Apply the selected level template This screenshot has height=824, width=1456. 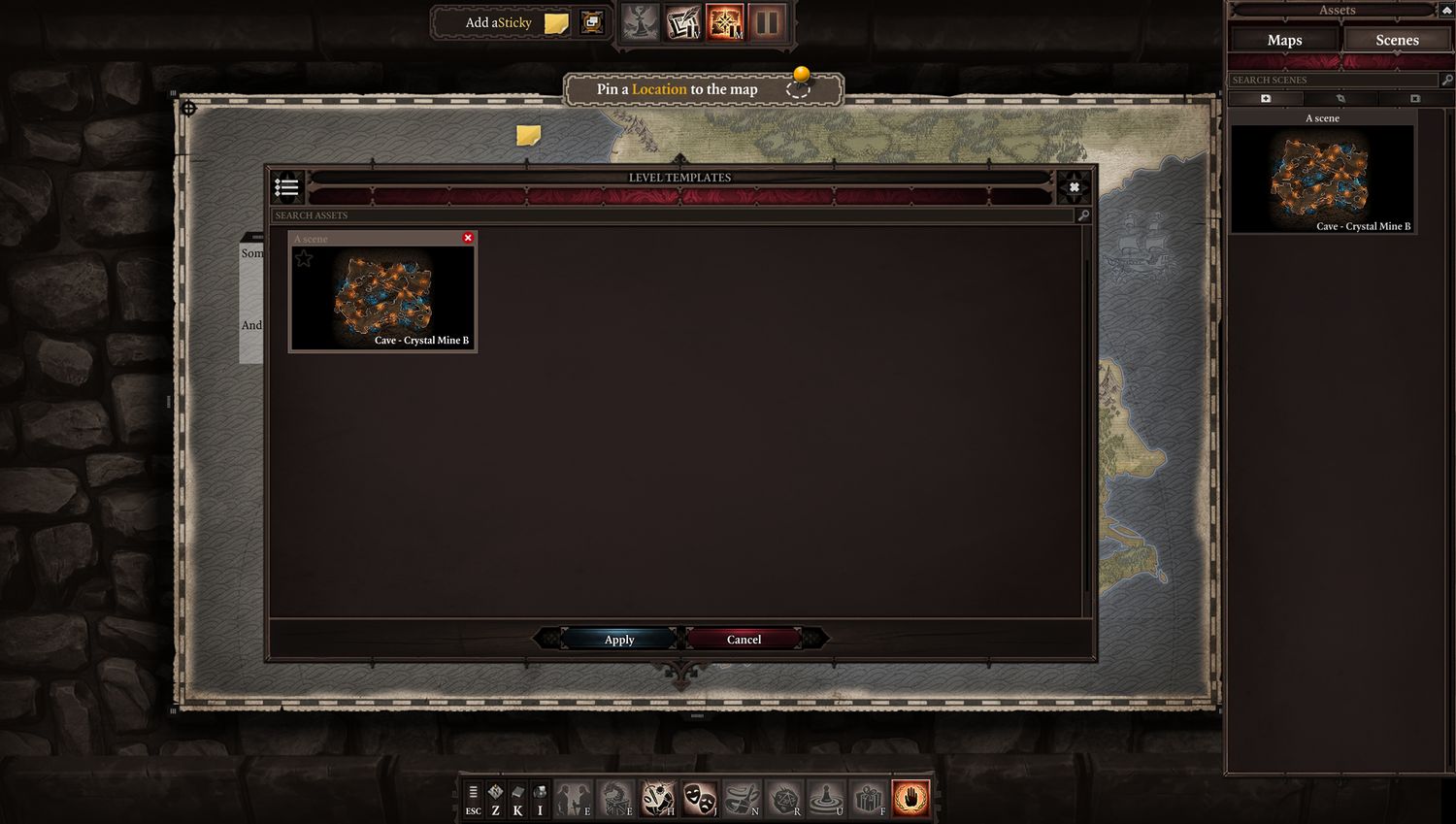pyautogui.click(x=619, y=640)
